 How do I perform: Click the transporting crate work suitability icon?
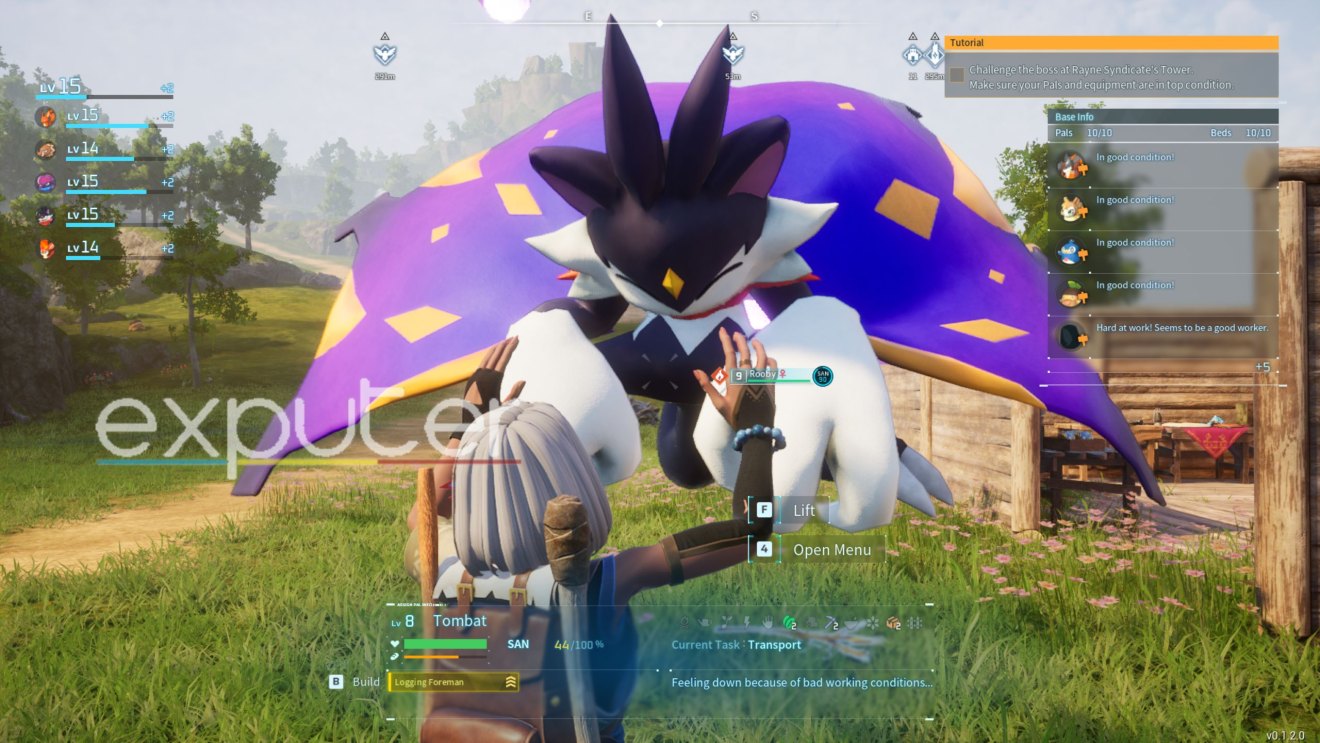(x=893, y=622)
